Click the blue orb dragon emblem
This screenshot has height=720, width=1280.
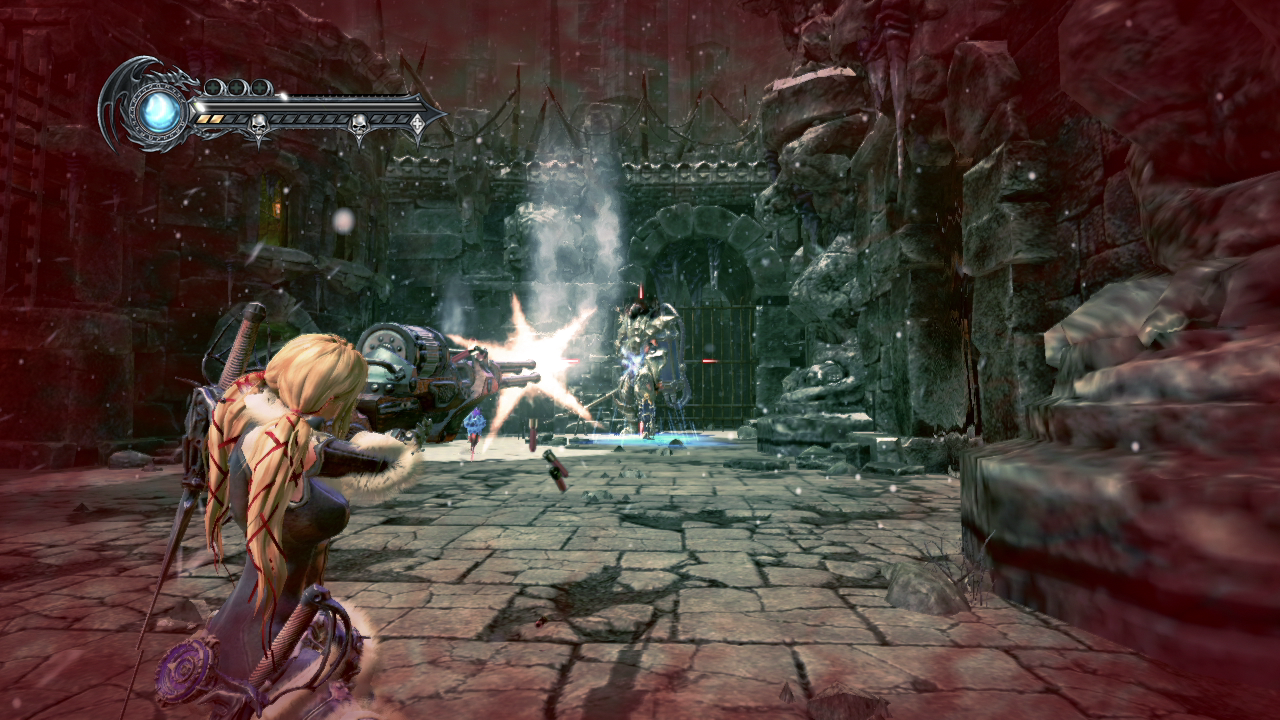[160, 111]
